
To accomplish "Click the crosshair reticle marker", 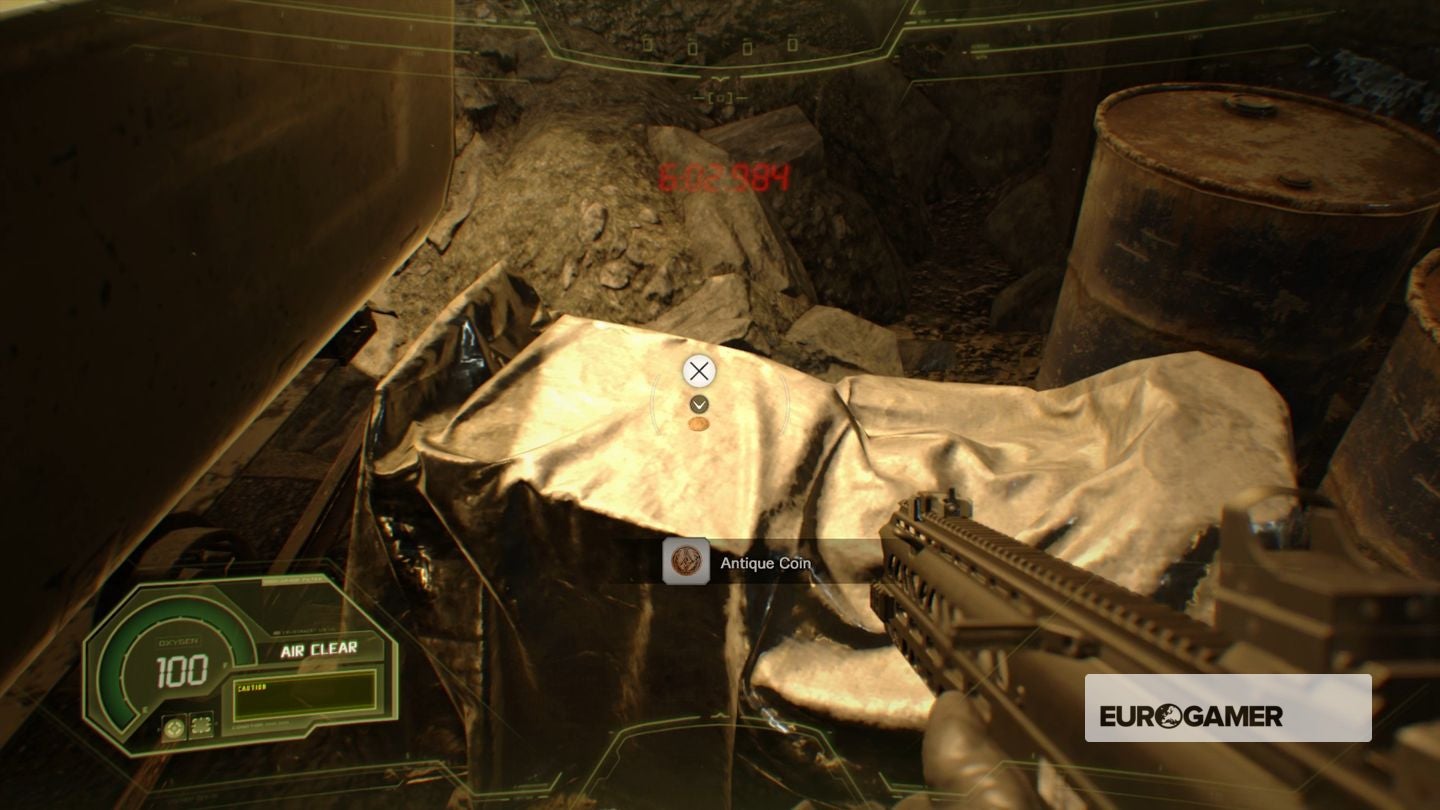I will click(x=698, y=371).
